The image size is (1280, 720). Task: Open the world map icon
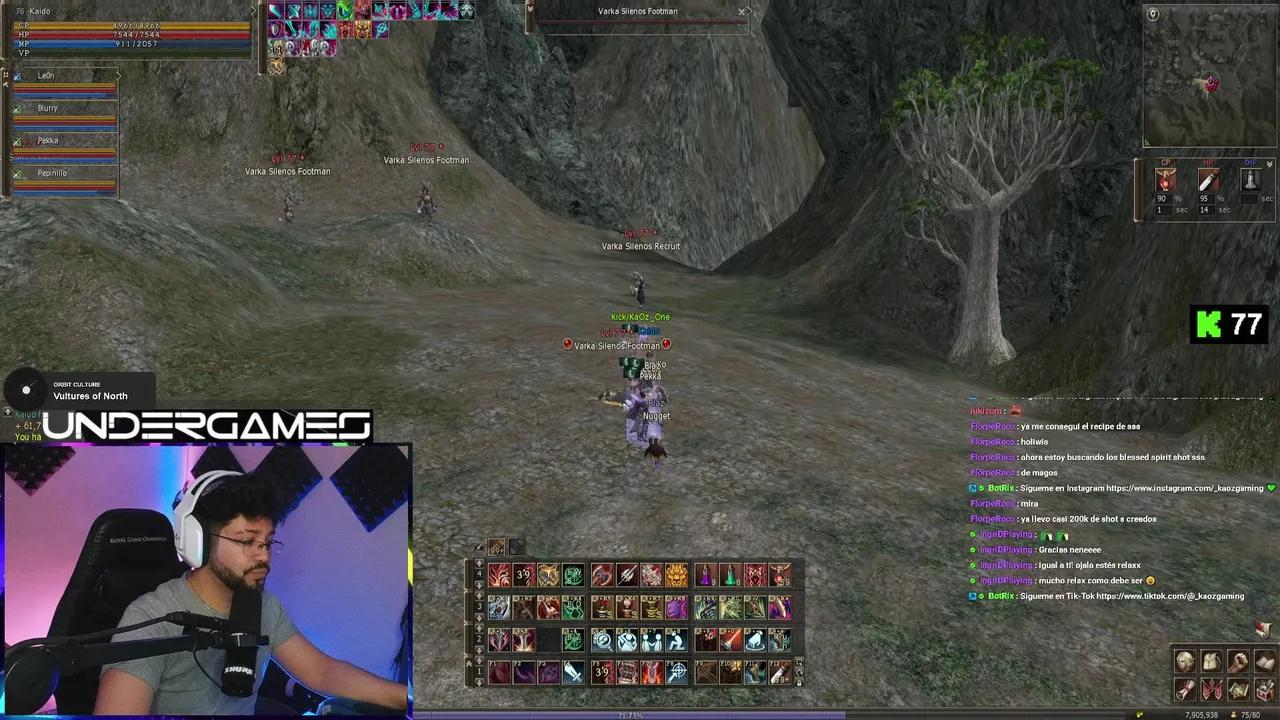[1237, 690]
